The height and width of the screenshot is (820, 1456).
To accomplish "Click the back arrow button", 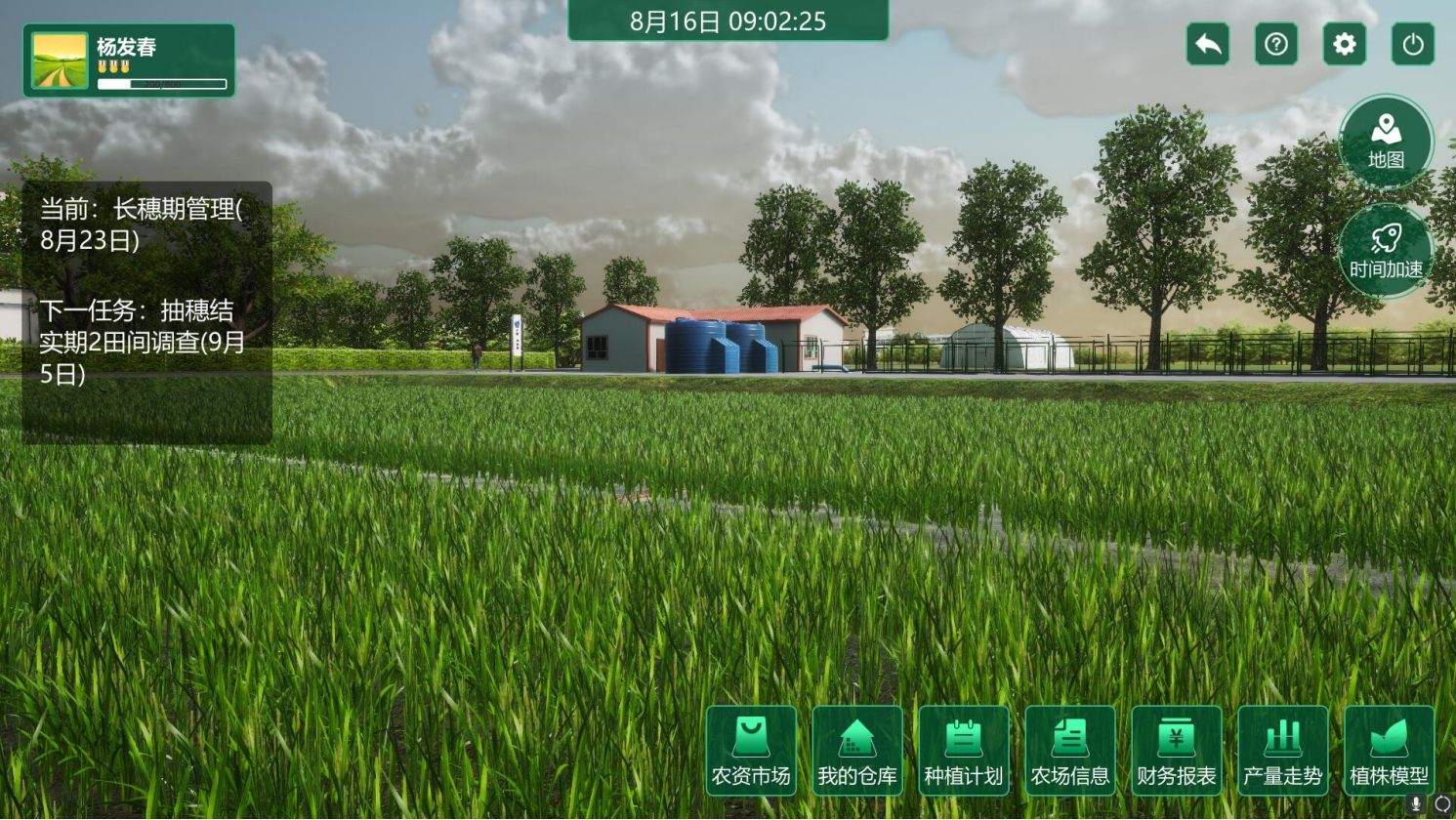I will tap(1208, 44).
